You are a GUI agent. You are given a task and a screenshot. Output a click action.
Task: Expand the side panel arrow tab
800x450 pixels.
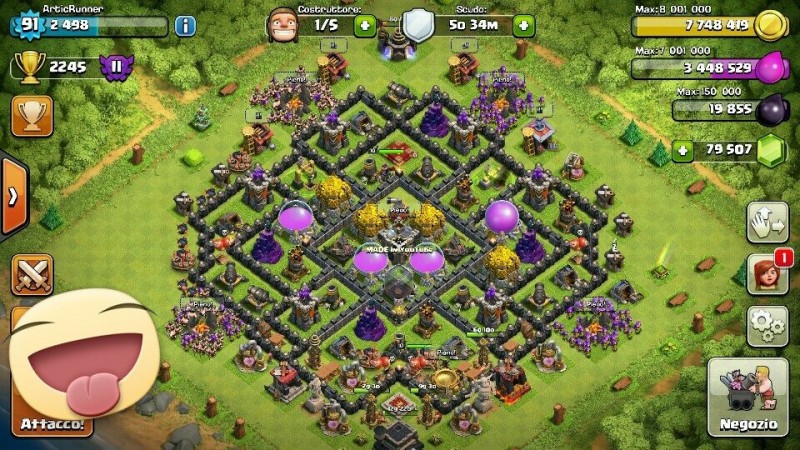[x=12, y=196]
